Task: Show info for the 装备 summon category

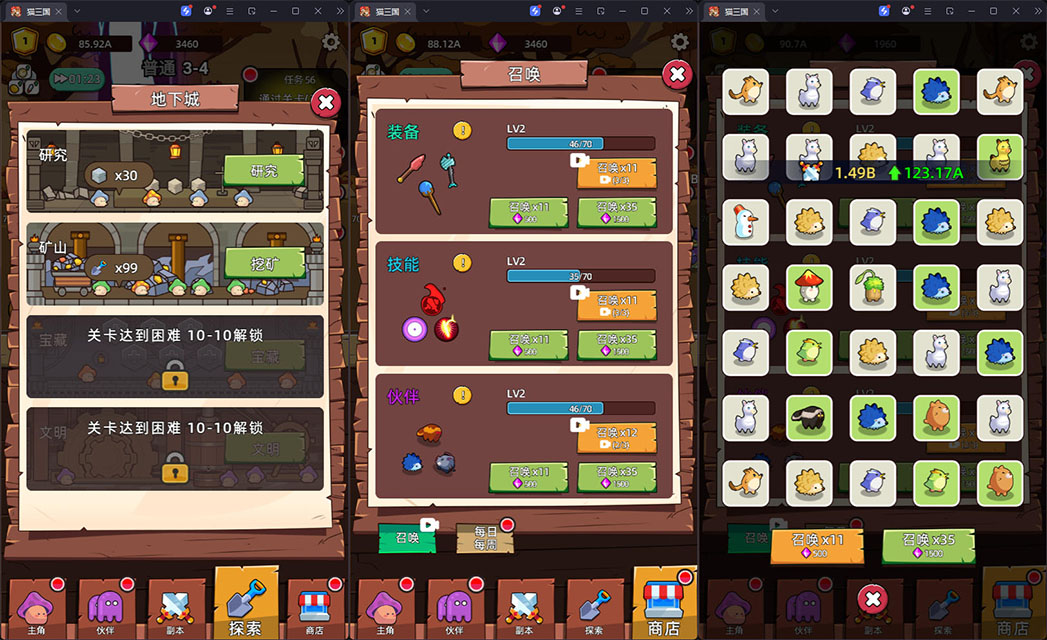Action: [462, 130]
